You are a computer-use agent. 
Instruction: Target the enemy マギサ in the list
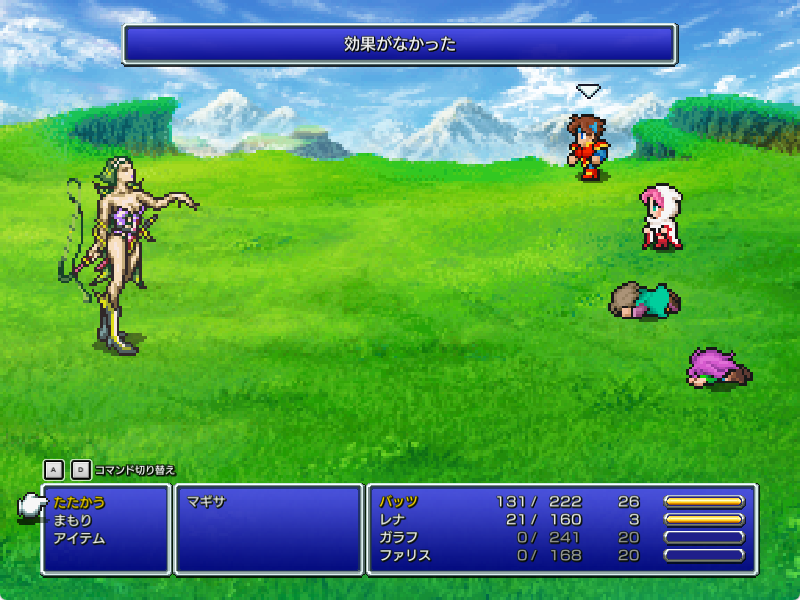(x=207, y=502)
